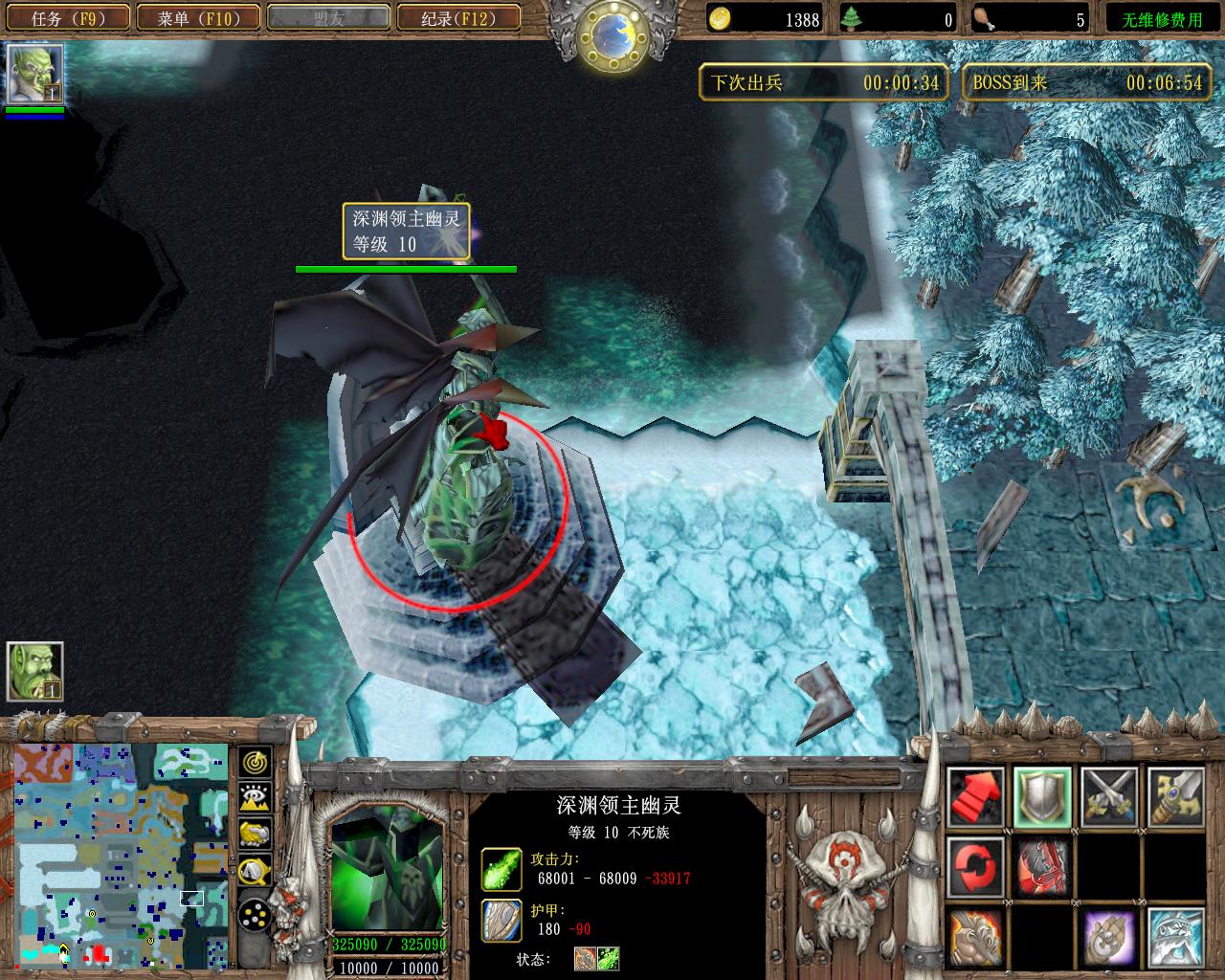Activate the icy blue bearded face ability
This screenshot has width=1225, height=980.
(x=1175, y=936)
